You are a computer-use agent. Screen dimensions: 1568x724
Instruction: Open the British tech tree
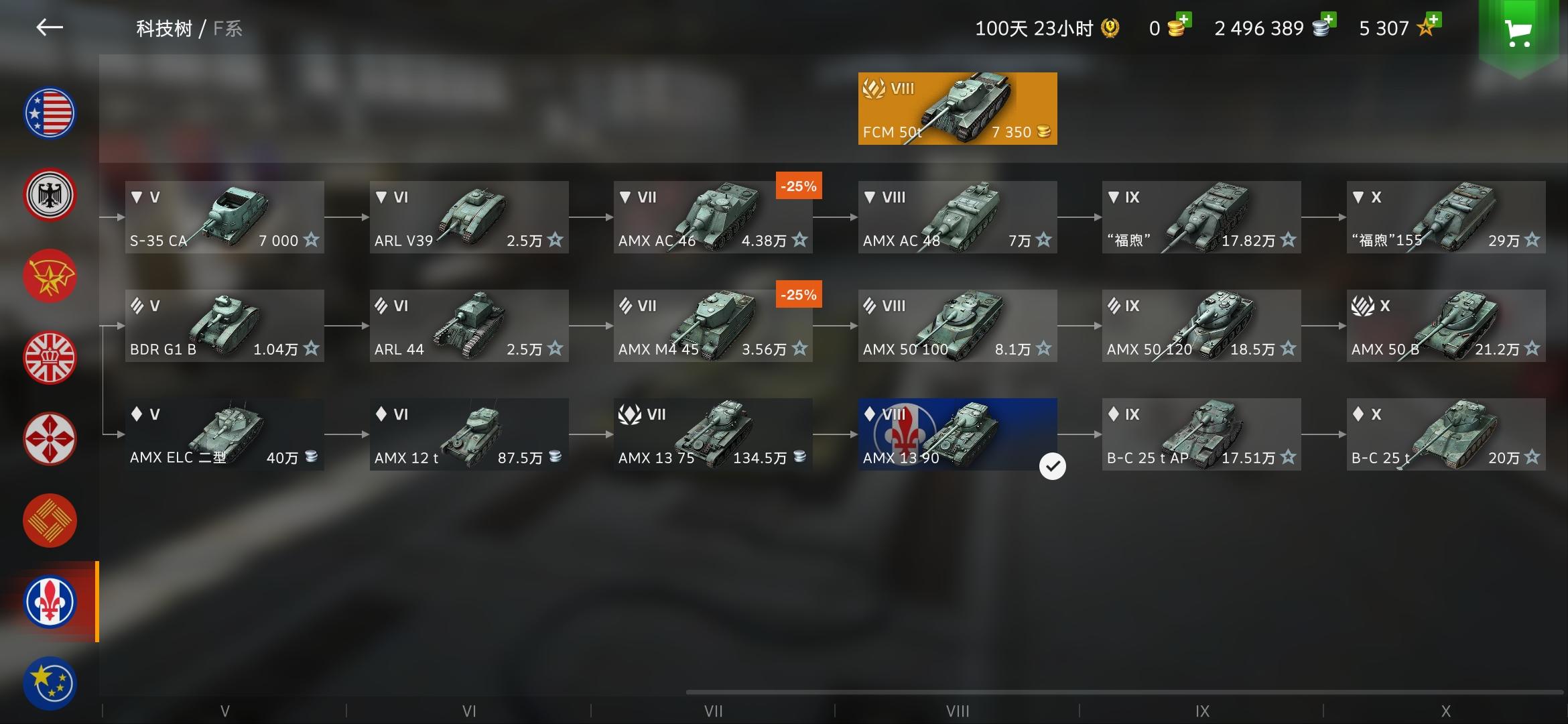(50, 357)
